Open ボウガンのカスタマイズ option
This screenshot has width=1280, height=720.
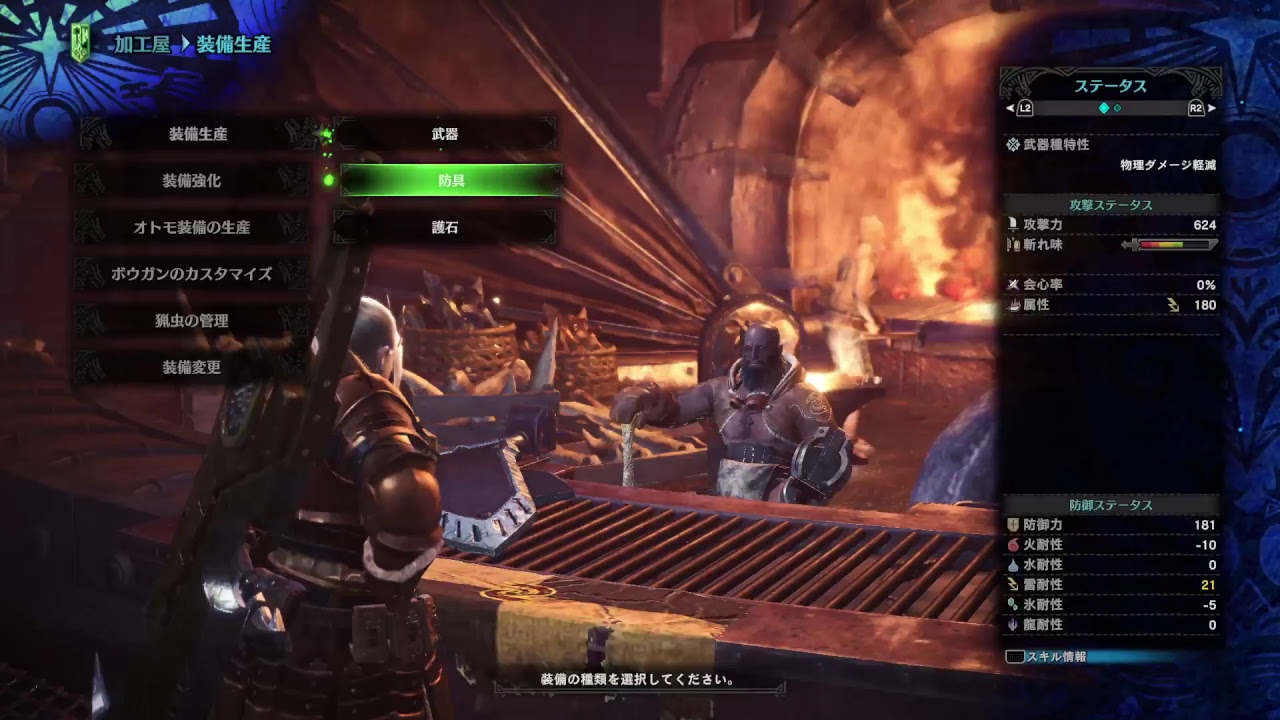point(191,273)
